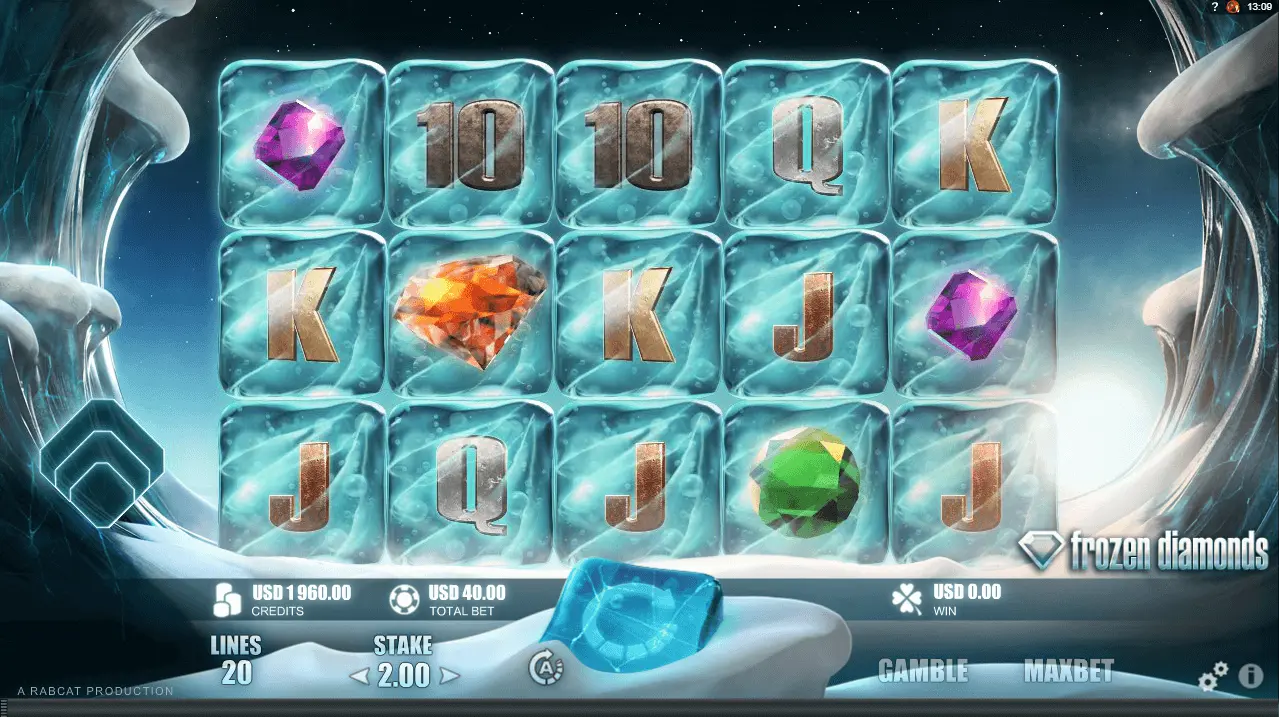Enable autoplay with the circular A icon
This screenshot has height=717, width=1279.
[546, 668]
